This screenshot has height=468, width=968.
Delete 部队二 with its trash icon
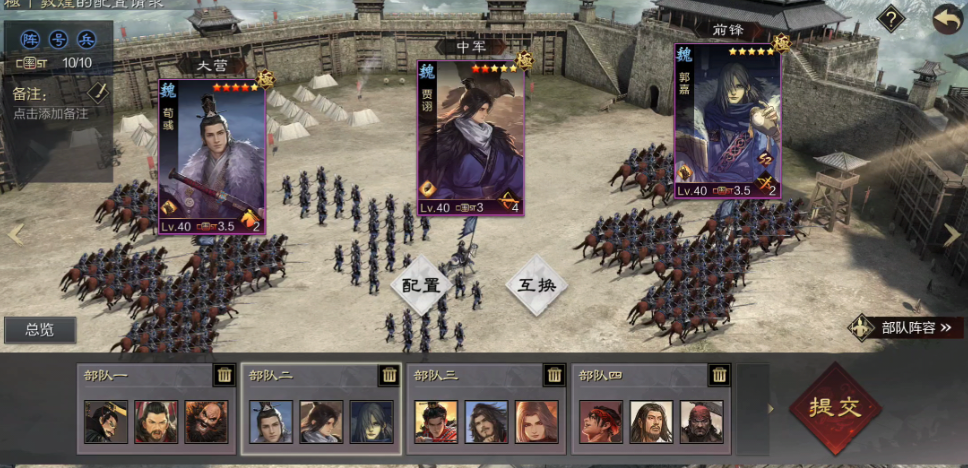pyautogui.click(x=389, y=375)
